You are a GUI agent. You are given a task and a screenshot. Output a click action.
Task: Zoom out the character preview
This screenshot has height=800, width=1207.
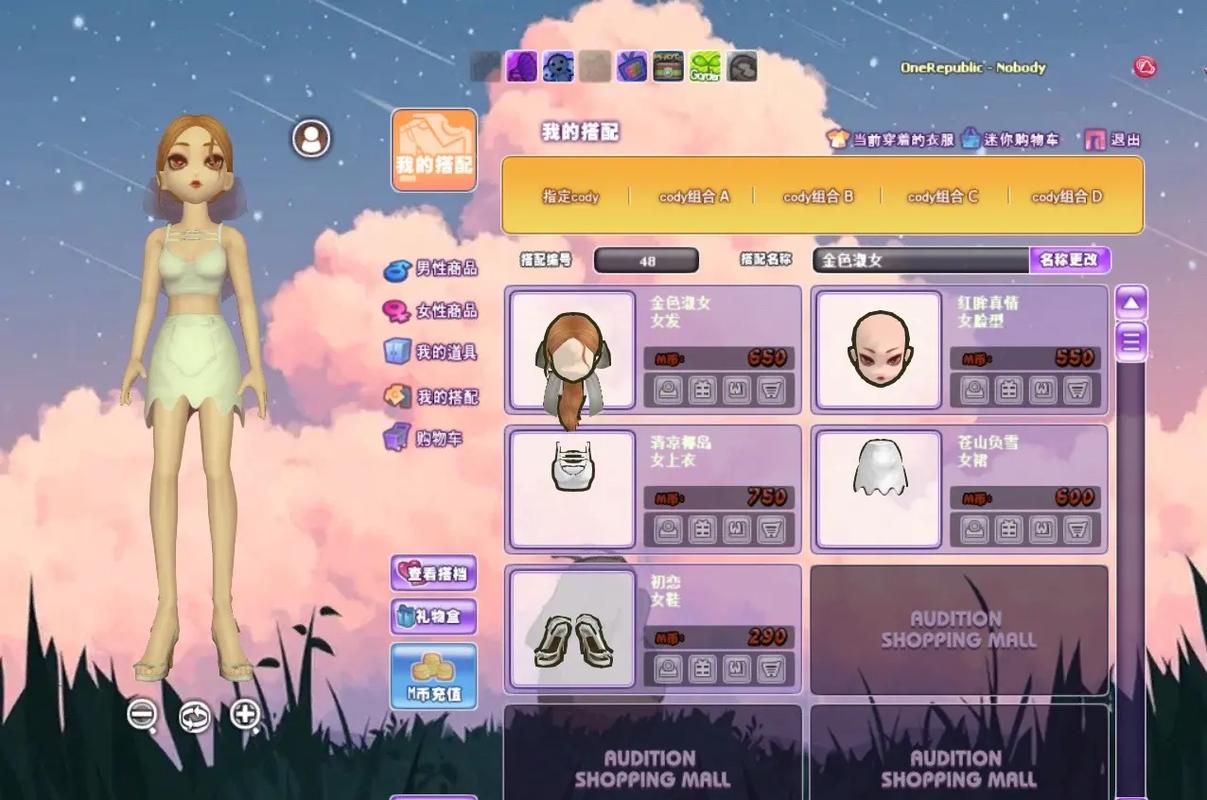pos(142,714)
